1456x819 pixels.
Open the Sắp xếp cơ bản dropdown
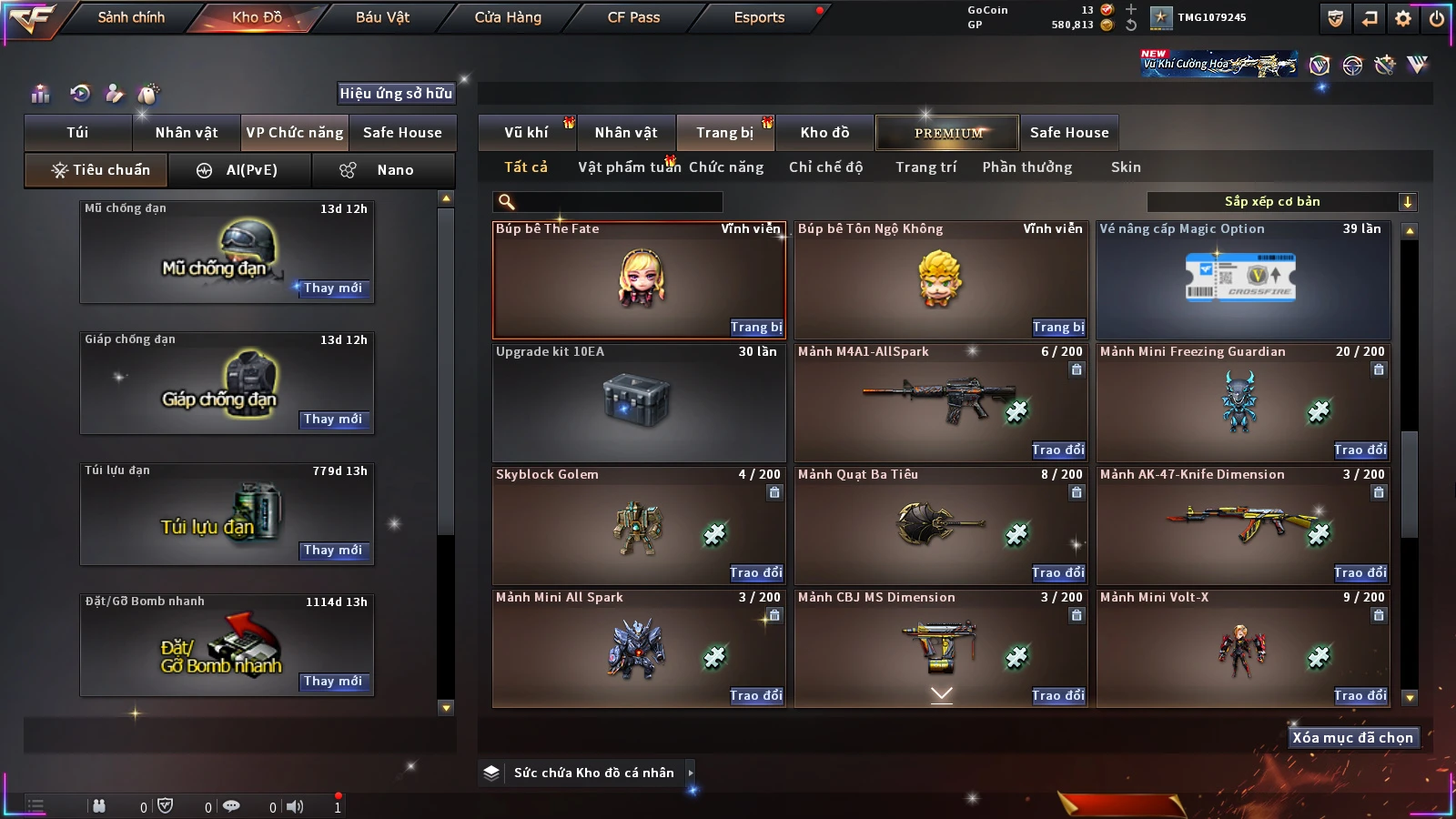[1281, 202]
